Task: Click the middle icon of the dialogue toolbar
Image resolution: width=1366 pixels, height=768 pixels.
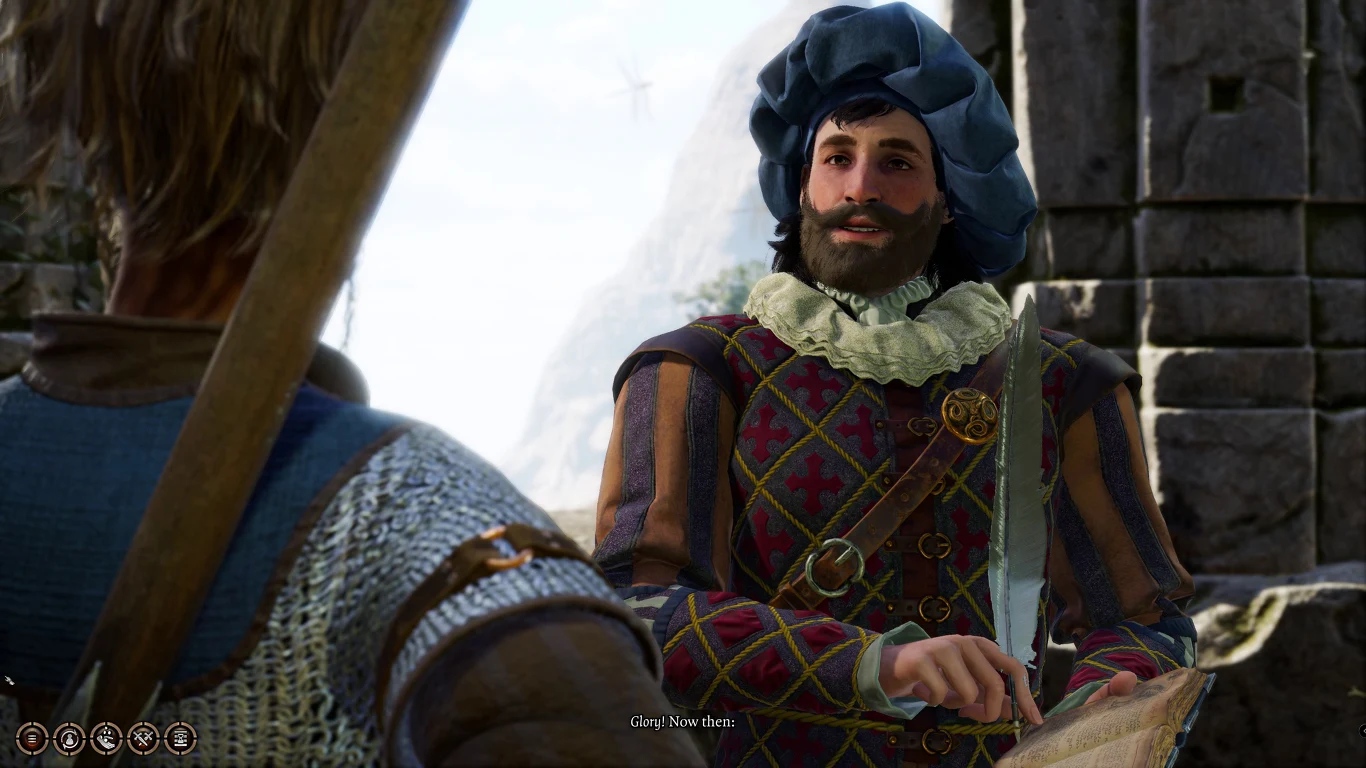Action: coord(105,738)
